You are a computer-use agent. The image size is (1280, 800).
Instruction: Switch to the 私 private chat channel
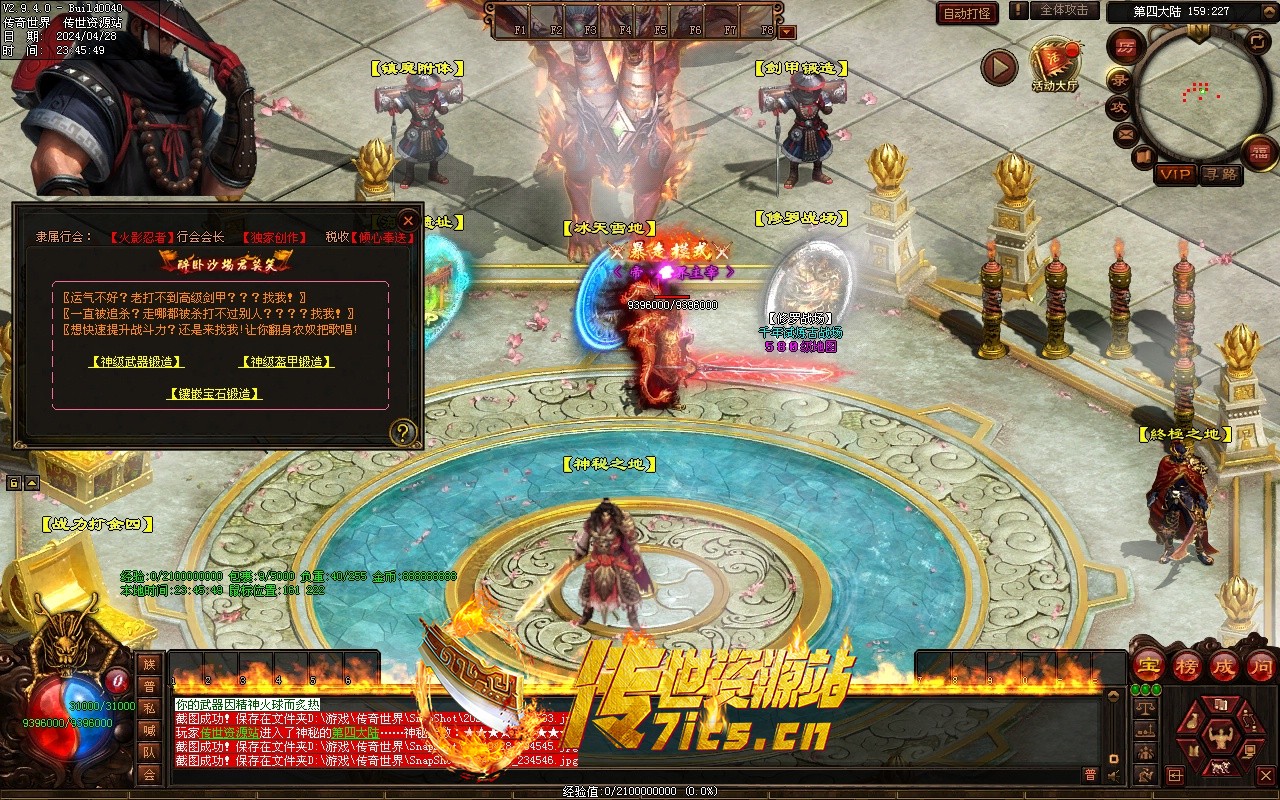149,708
